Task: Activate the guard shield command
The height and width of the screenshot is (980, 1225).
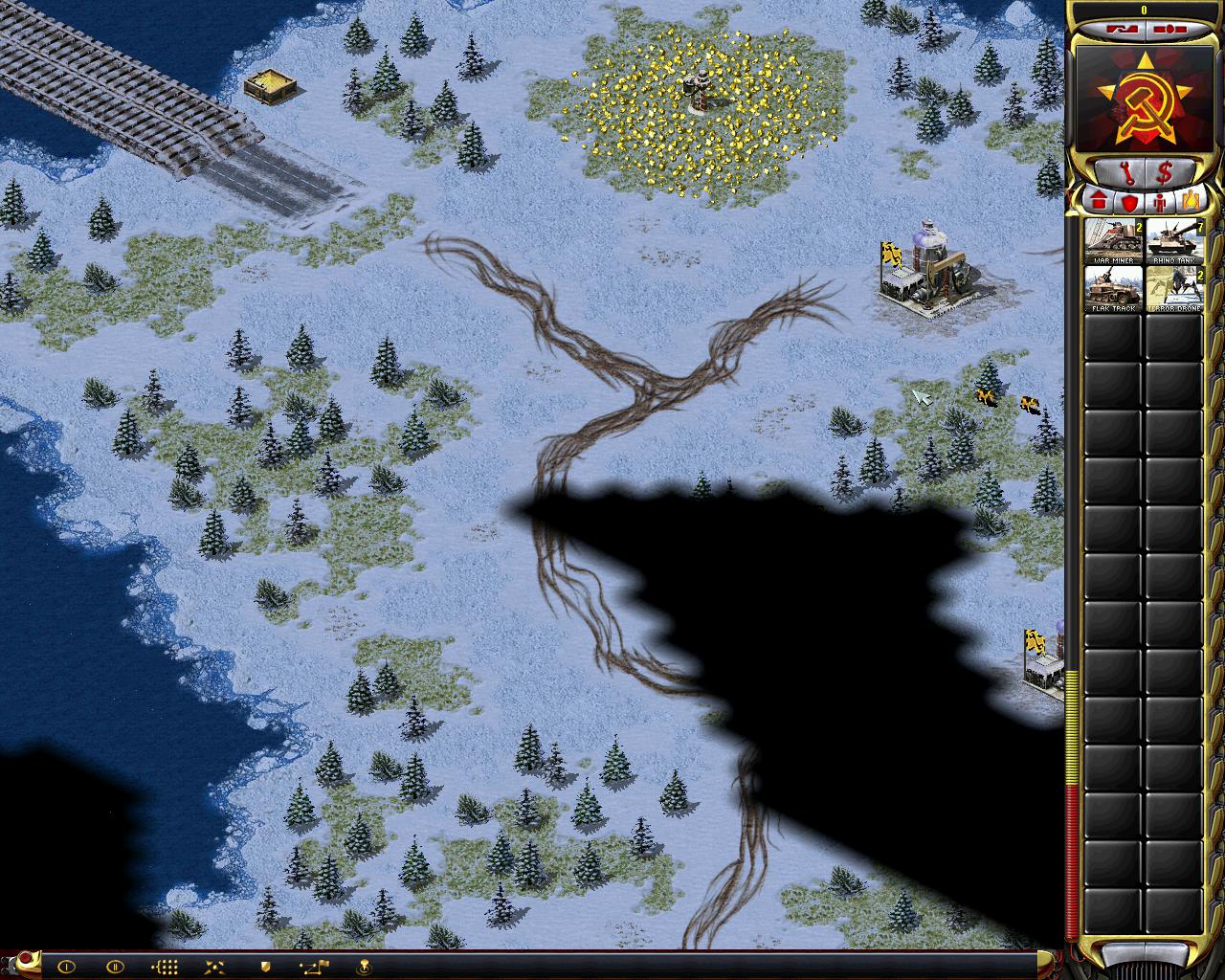Action: (x=265, y=967)
